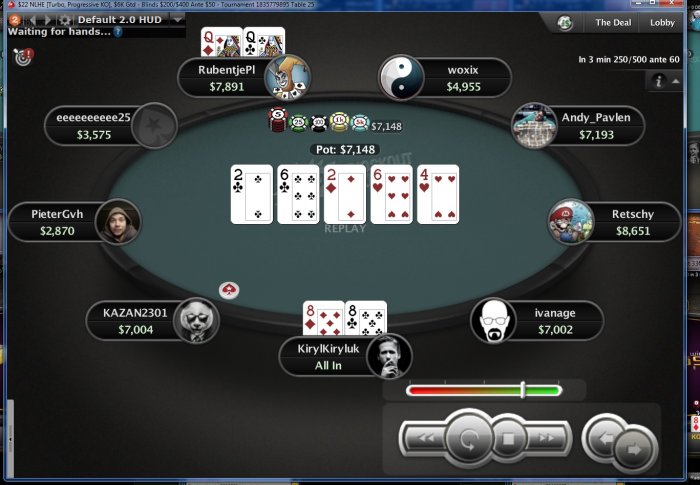Go to the next hand
This screenshot has height=485, width=700.
[x=636, y=449]
